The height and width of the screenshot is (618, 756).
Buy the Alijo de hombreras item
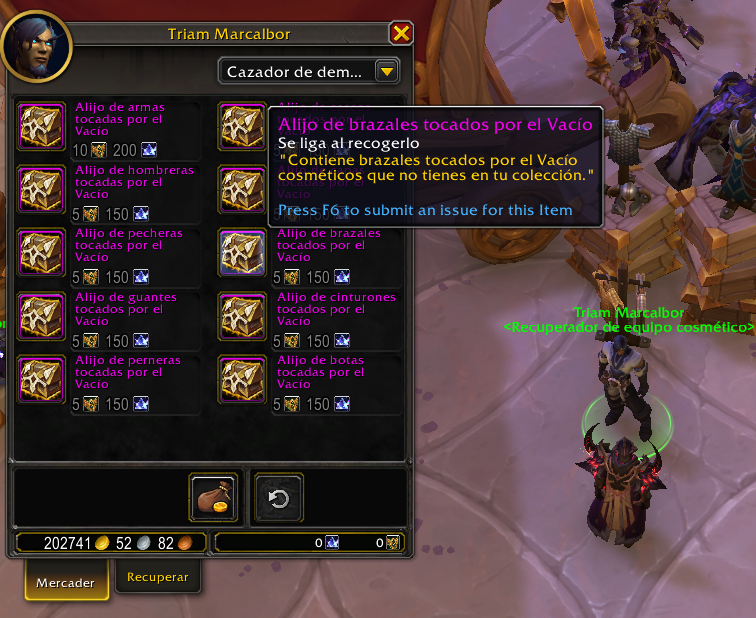[41, 188]
